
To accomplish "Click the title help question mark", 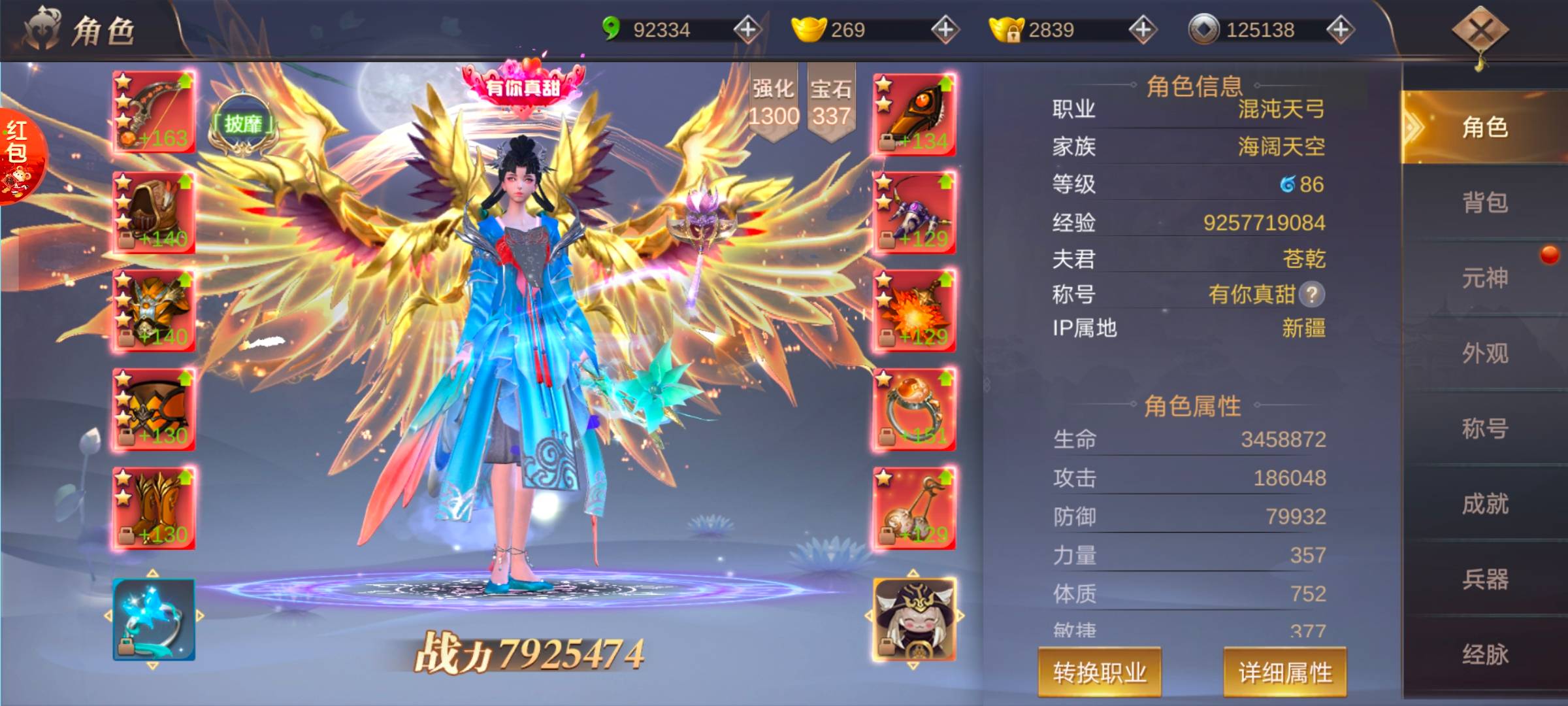I will coord(1312,295).
